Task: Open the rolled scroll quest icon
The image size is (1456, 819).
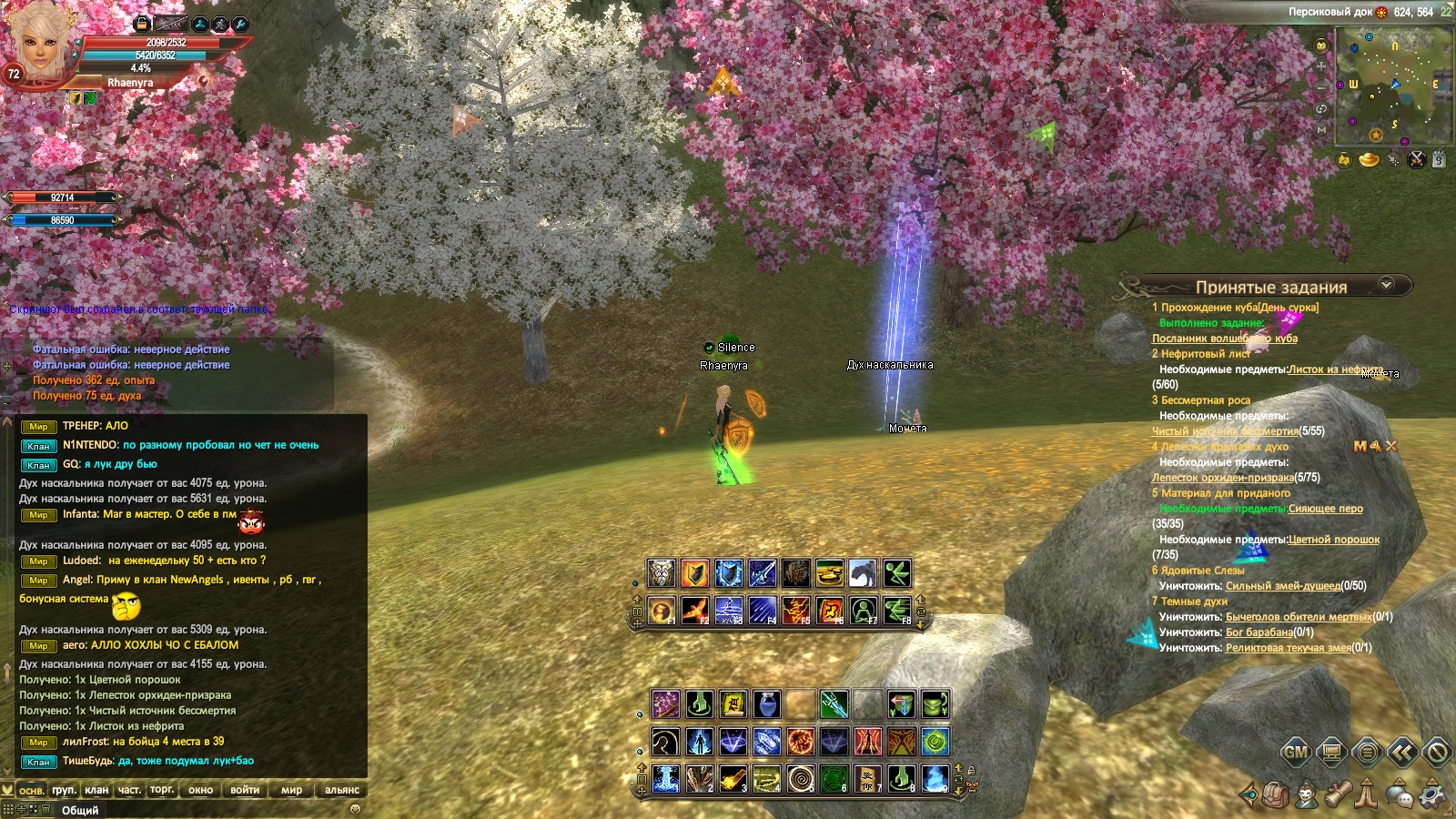Action: point(1336,794)
